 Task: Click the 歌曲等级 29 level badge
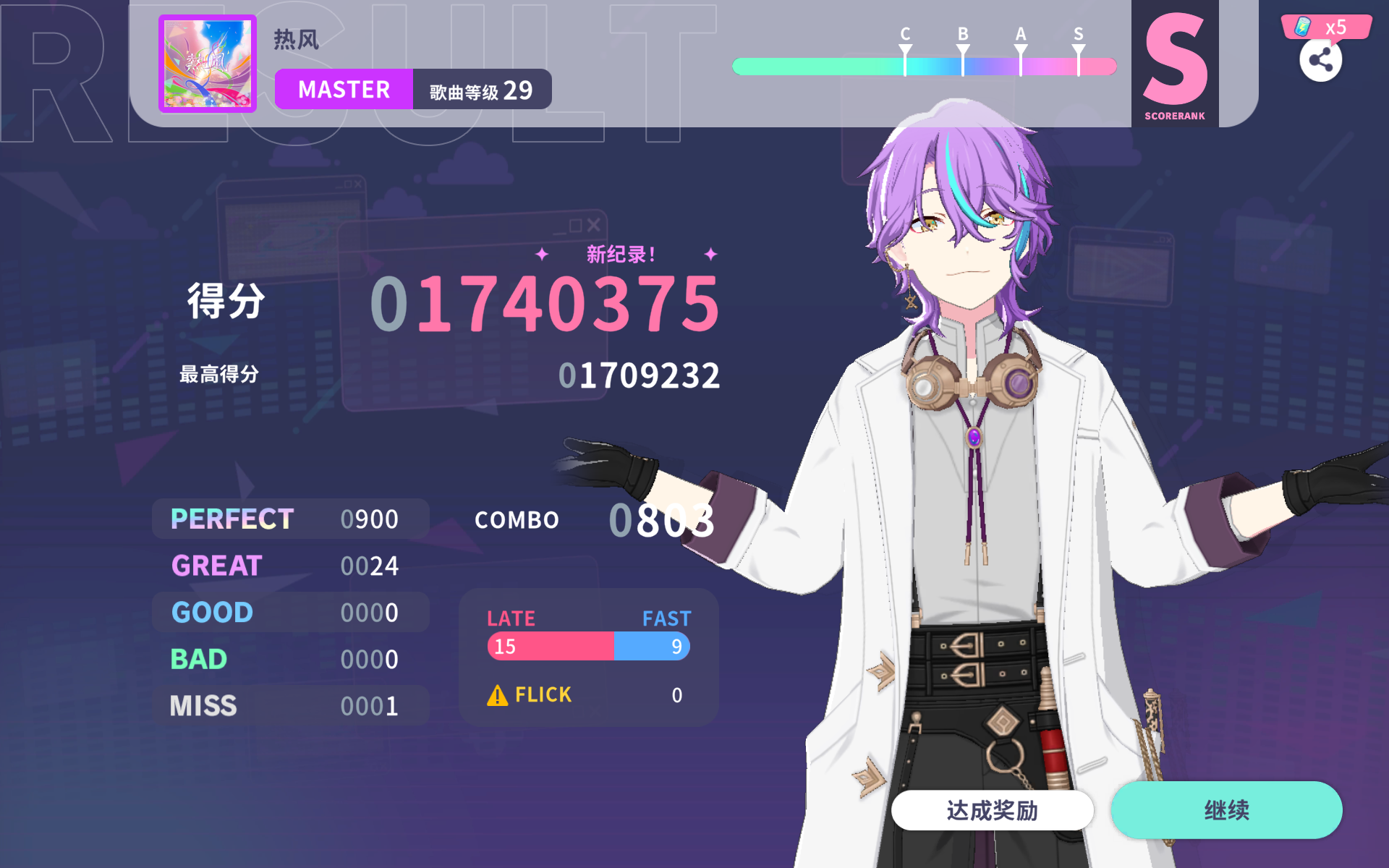pyautogui.click(x=481, y=89)
